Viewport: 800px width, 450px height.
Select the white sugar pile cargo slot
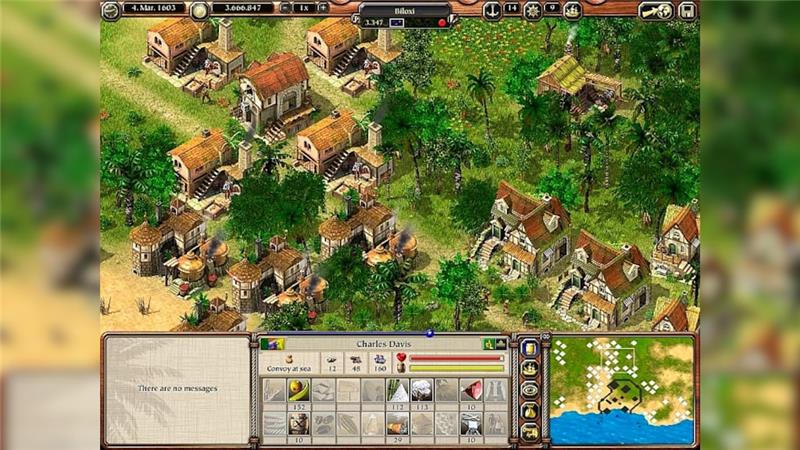pyautogui.click(x=397, y=391)
